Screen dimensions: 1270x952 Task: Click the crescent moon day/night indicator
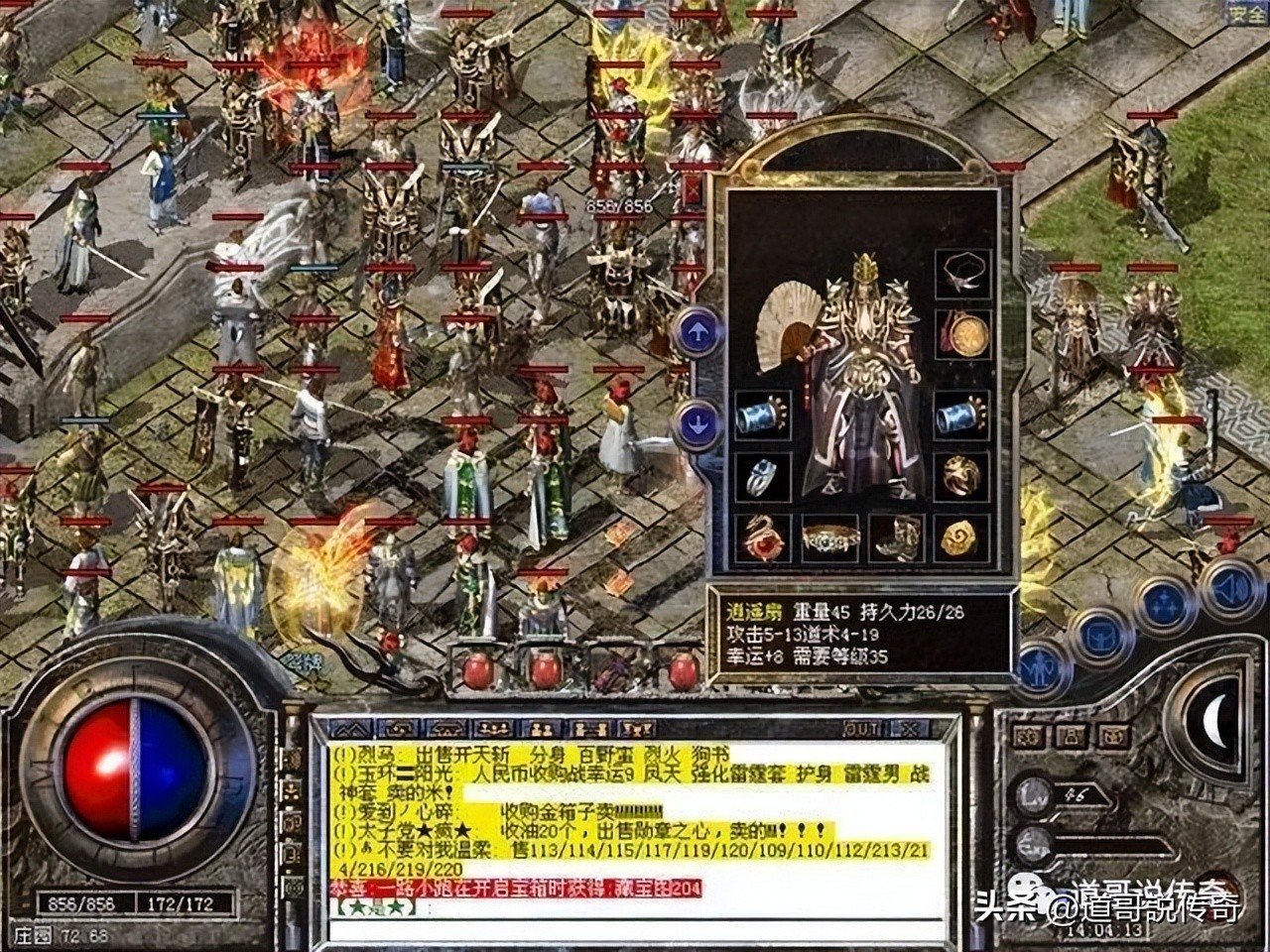1215,718
